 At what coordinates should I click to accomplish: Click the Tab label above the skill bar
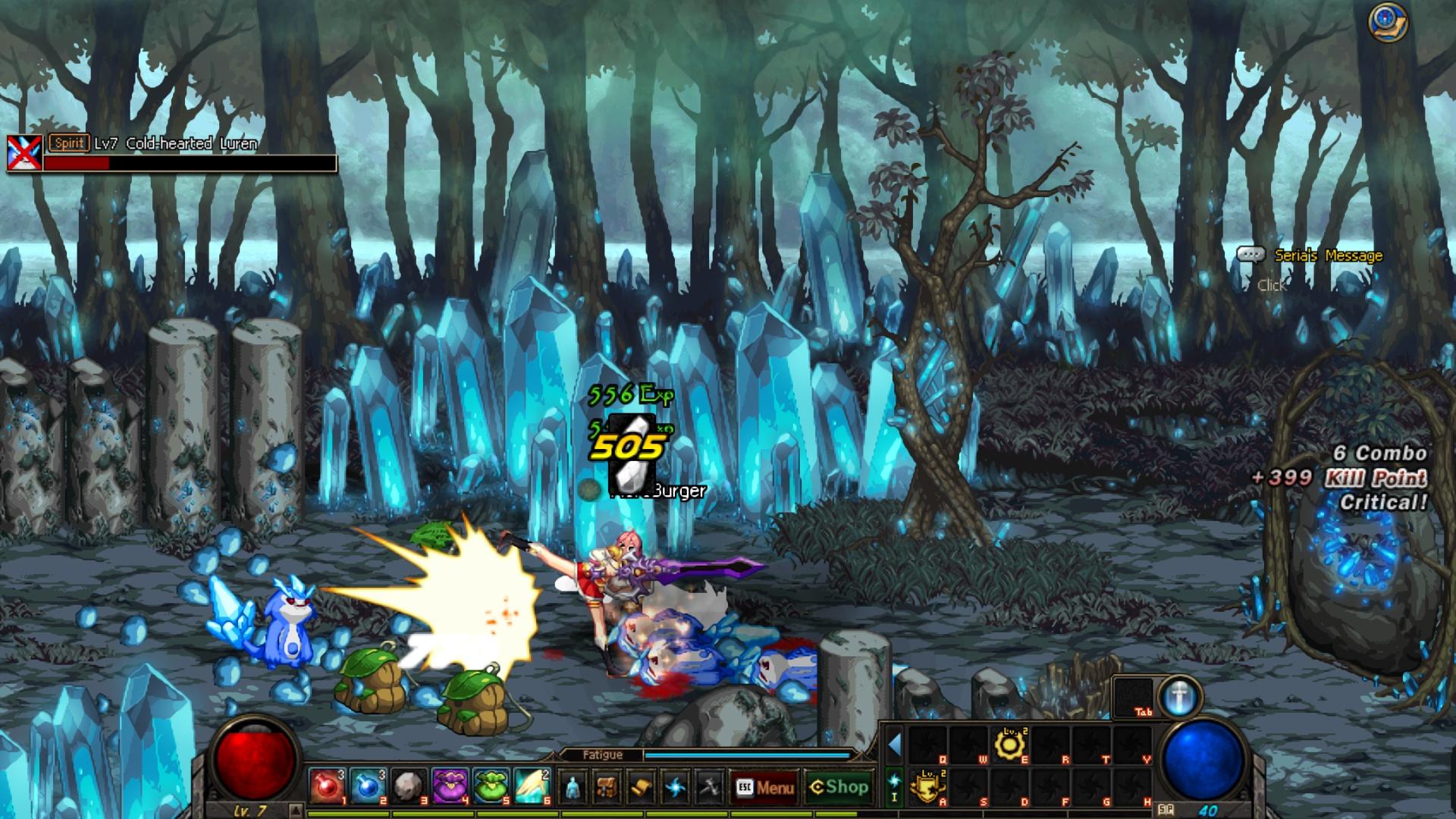[x=1144, y=711]
